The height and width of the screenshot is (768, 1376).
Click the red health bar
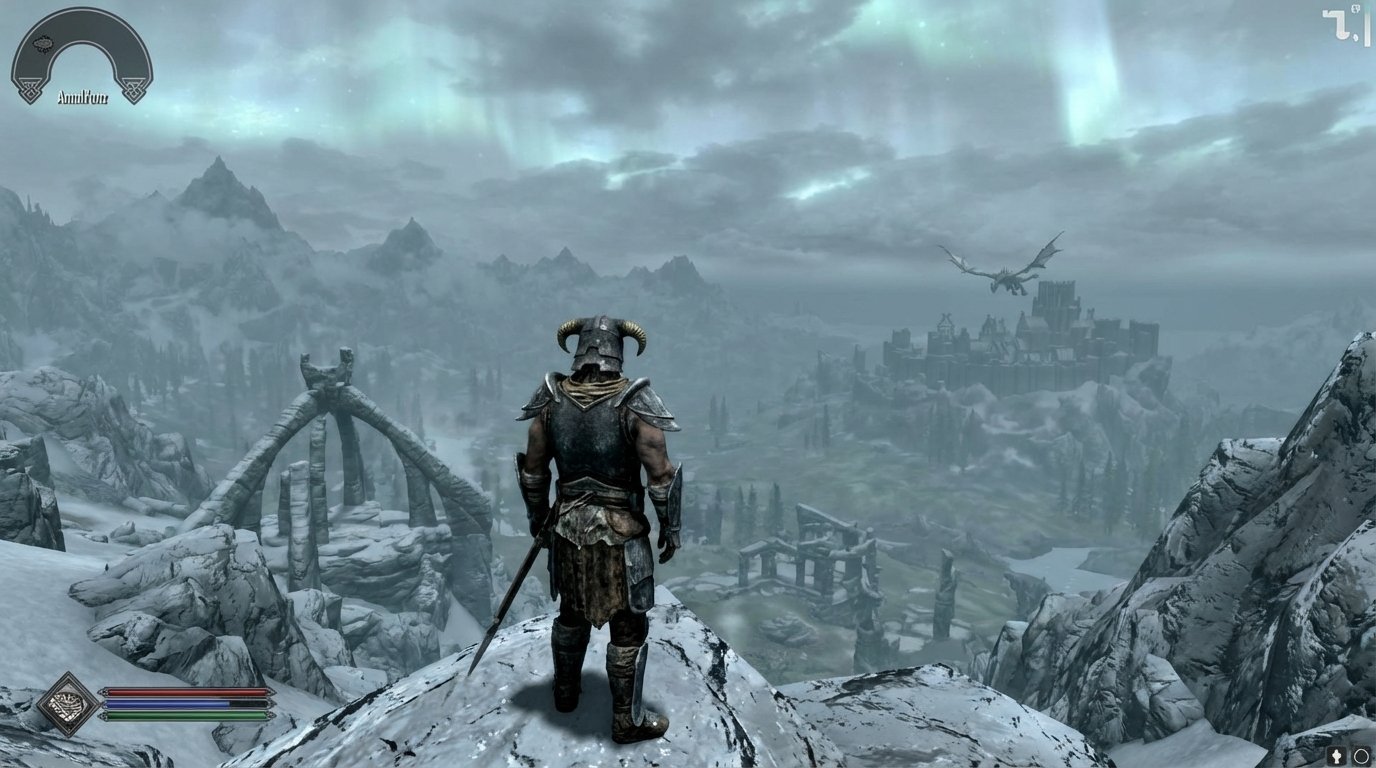click(x=185, y=692)
